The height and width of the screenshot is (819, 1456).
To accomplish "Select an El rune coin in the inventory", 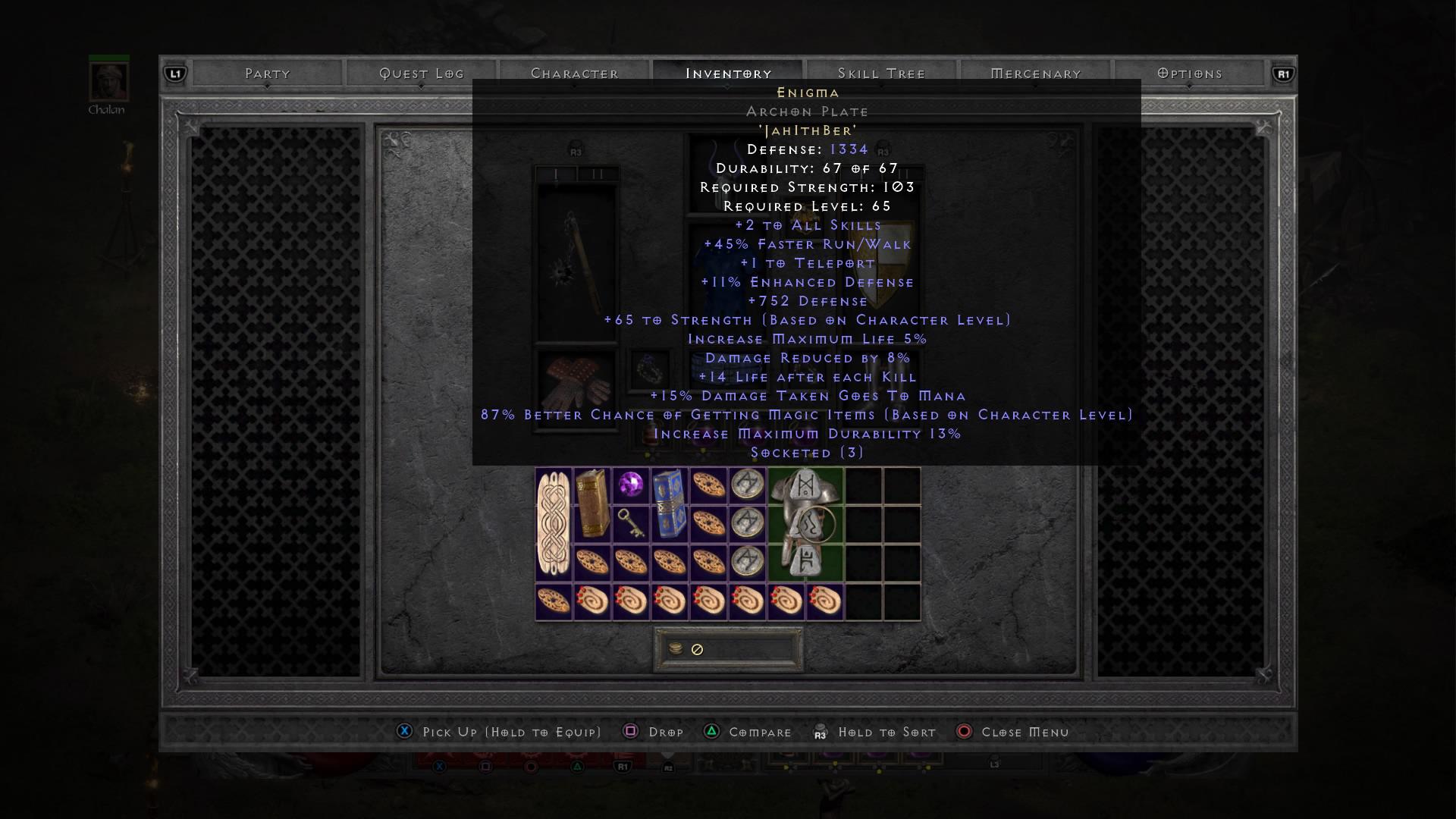I will (747, 484).
